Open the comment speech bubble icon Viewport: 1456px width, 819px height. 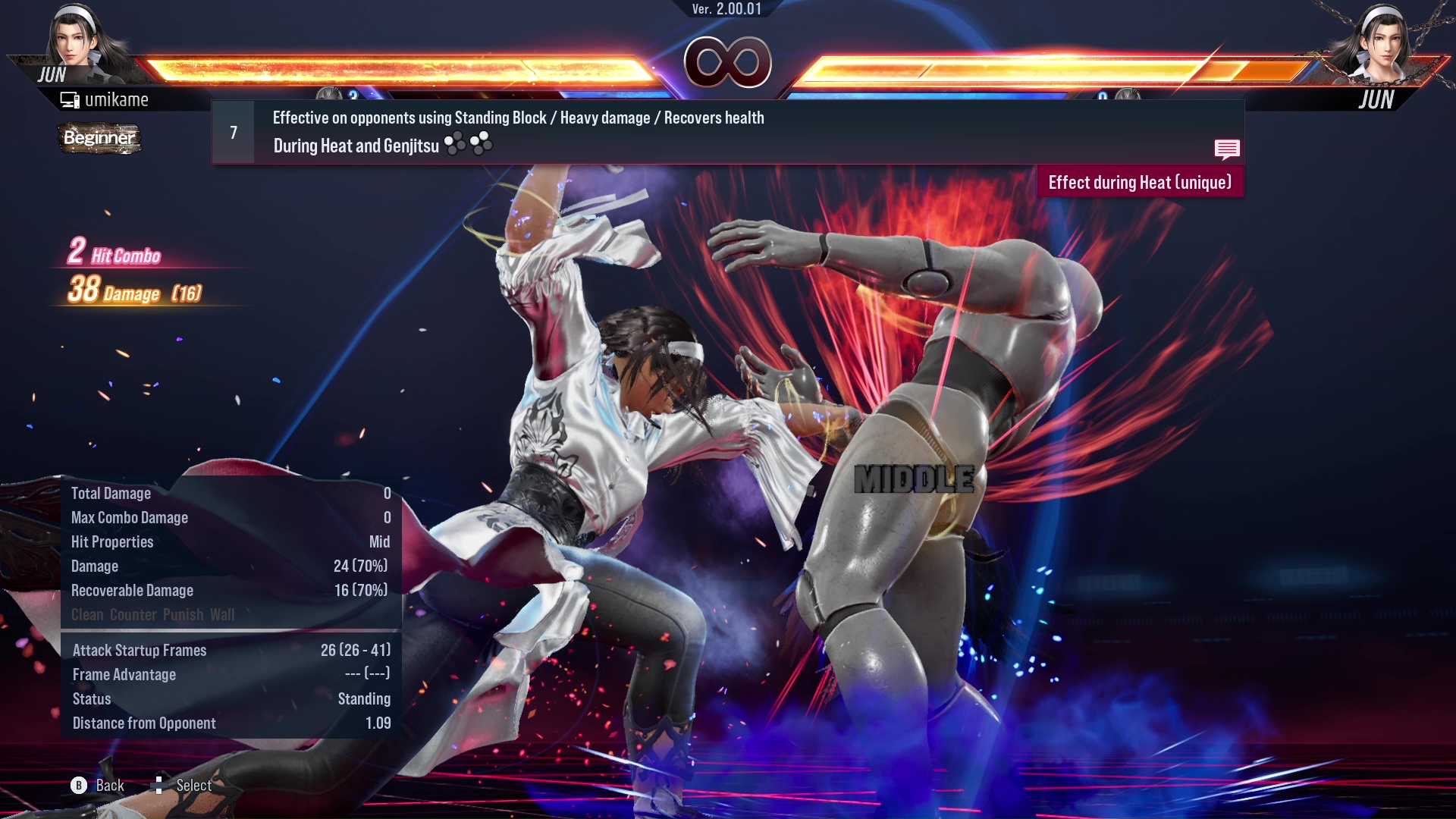[x=1227, y=149]
